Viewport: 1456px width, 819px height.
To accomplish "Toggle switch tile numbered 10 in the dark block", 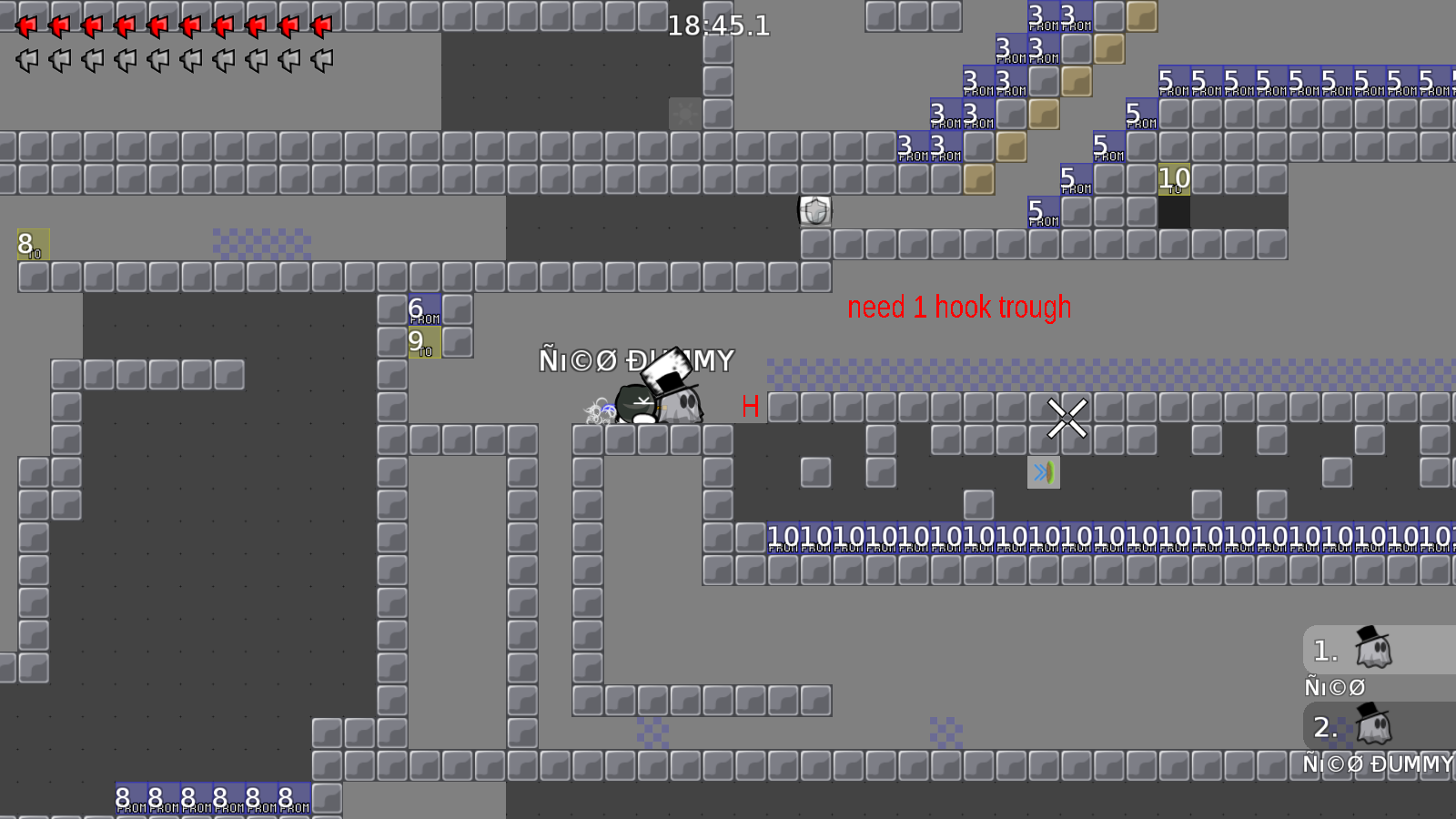I will point(1174,177).
